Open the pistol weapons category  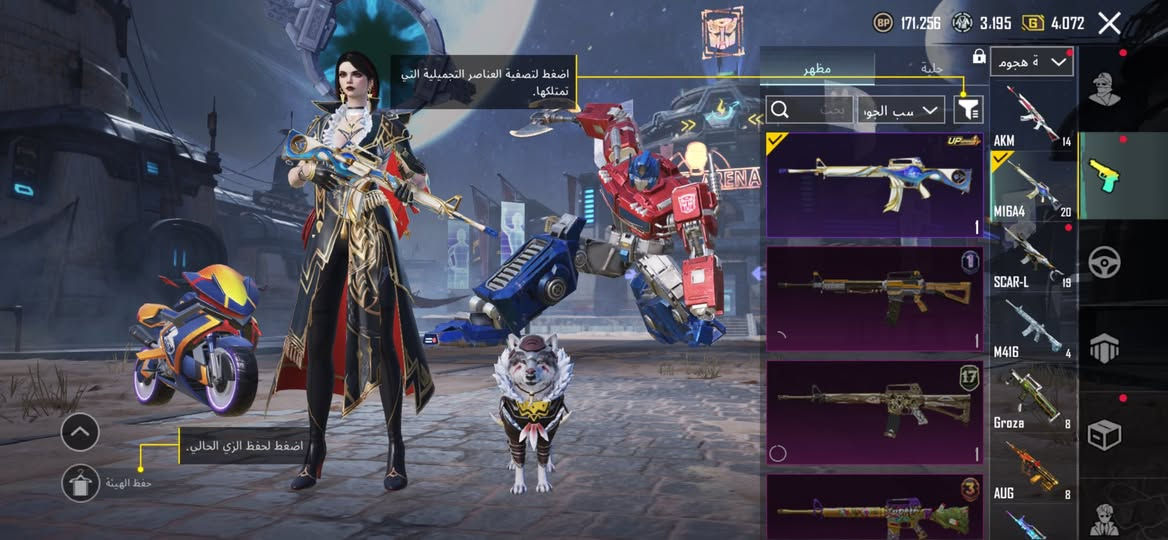1104,176
